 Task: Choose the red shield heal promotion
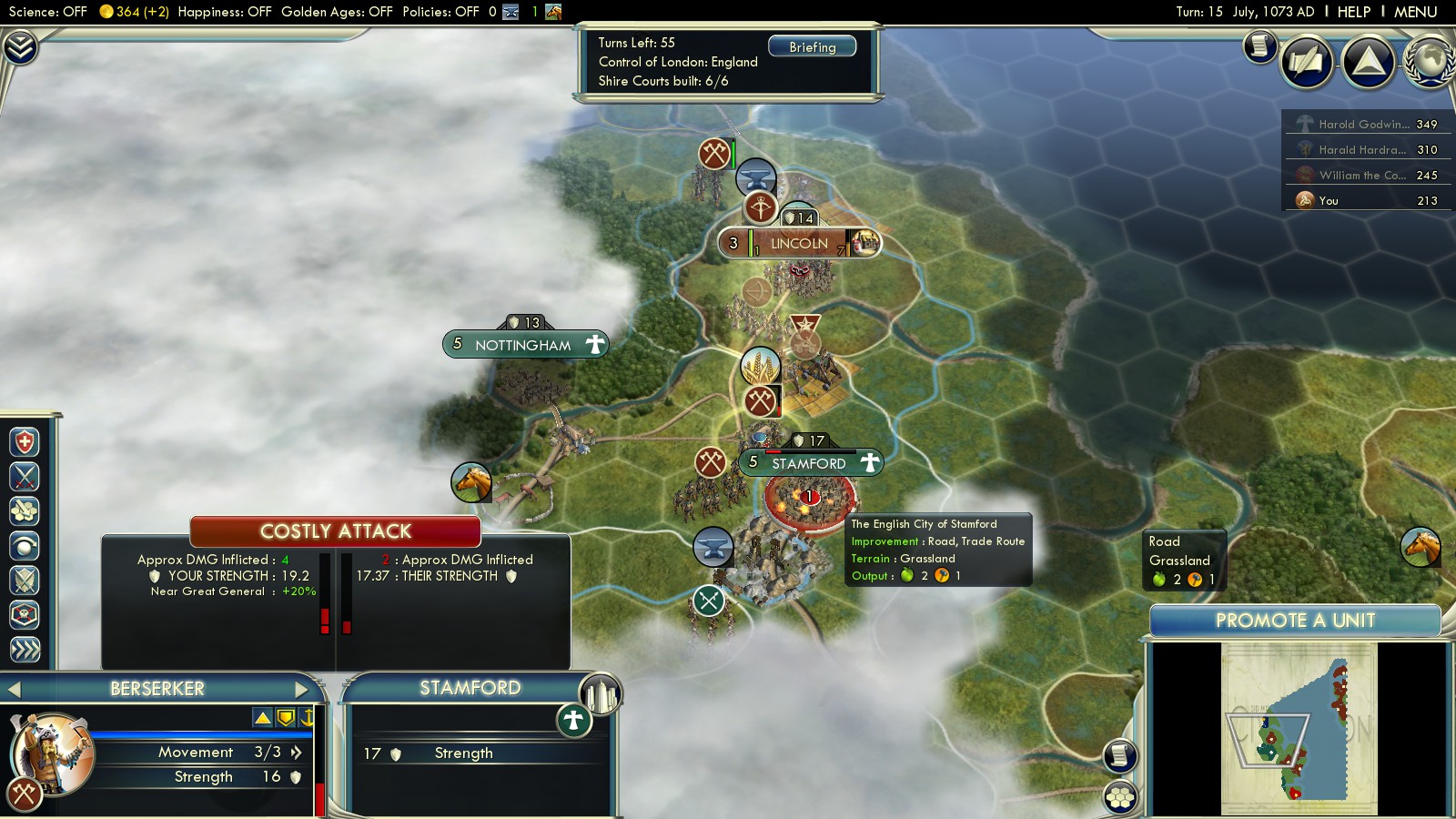click(x=25, y=442)
